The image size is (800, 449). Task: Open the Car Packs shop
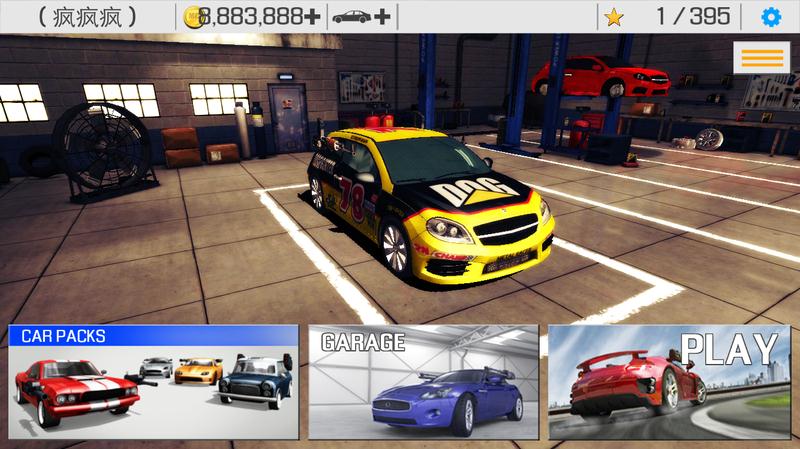tap(154, 381)
